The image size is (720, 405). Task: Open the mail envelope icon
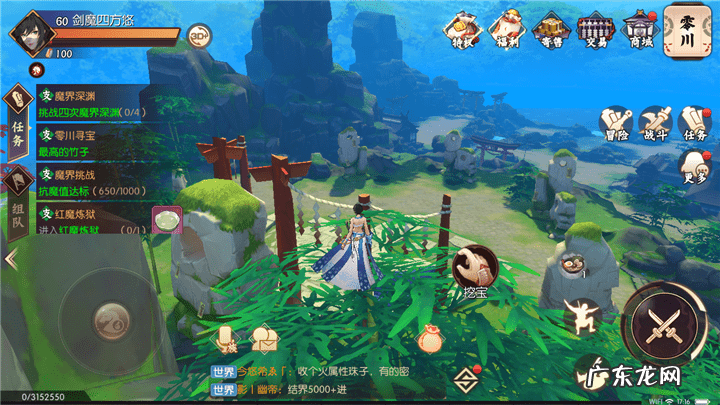click(x=265, y=340)
